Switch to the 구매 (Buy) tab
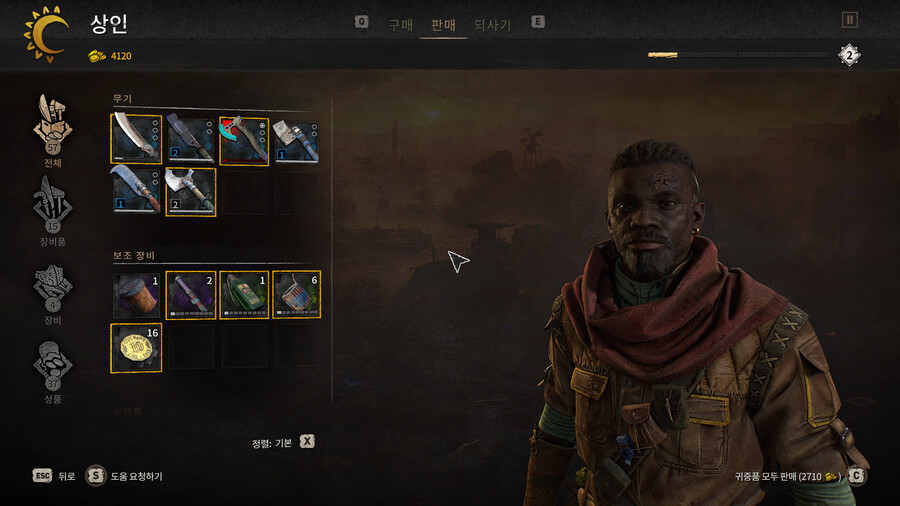Image resolution: width=900 pixels, height=506 pixels. (400, 25)
